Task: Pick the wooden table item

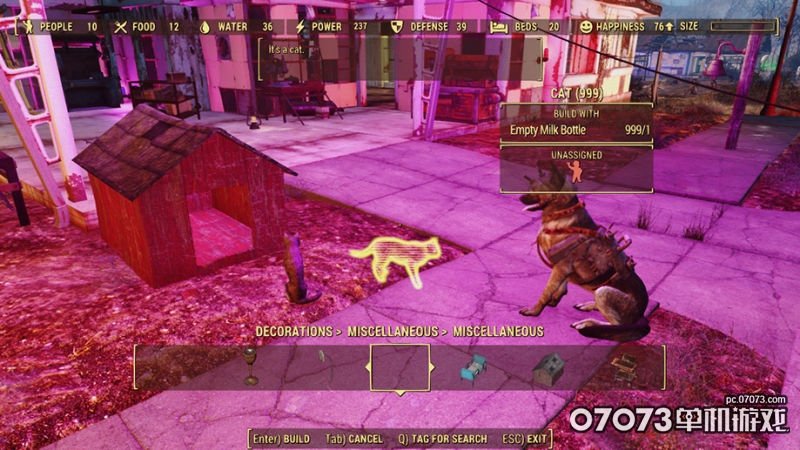Action: click(x=625, y=367)
